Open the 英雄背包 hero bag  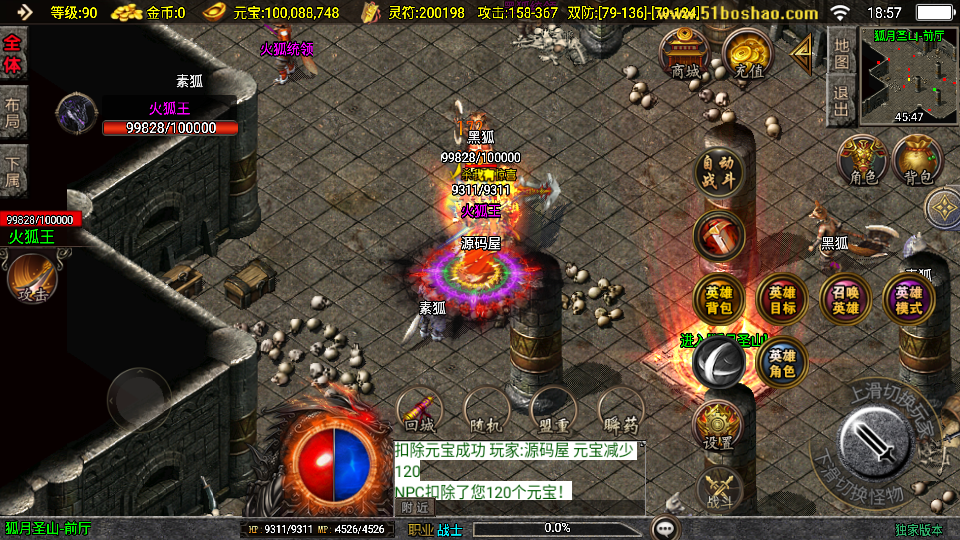click(x=719, y=300)
